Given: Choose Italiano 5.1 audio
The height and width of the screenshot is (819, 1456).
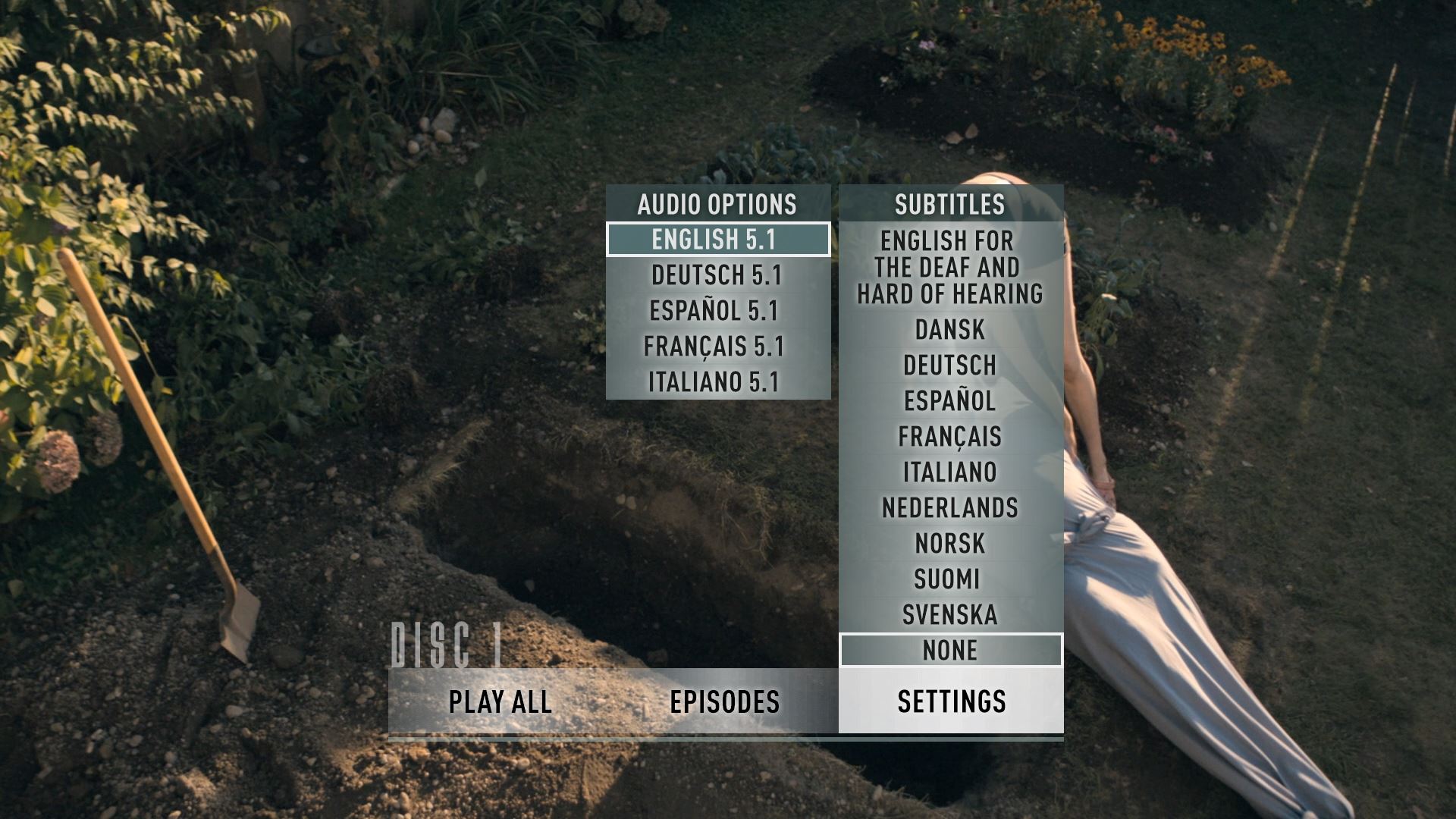Looking at the screenshot, I should (x=717, y=382).
